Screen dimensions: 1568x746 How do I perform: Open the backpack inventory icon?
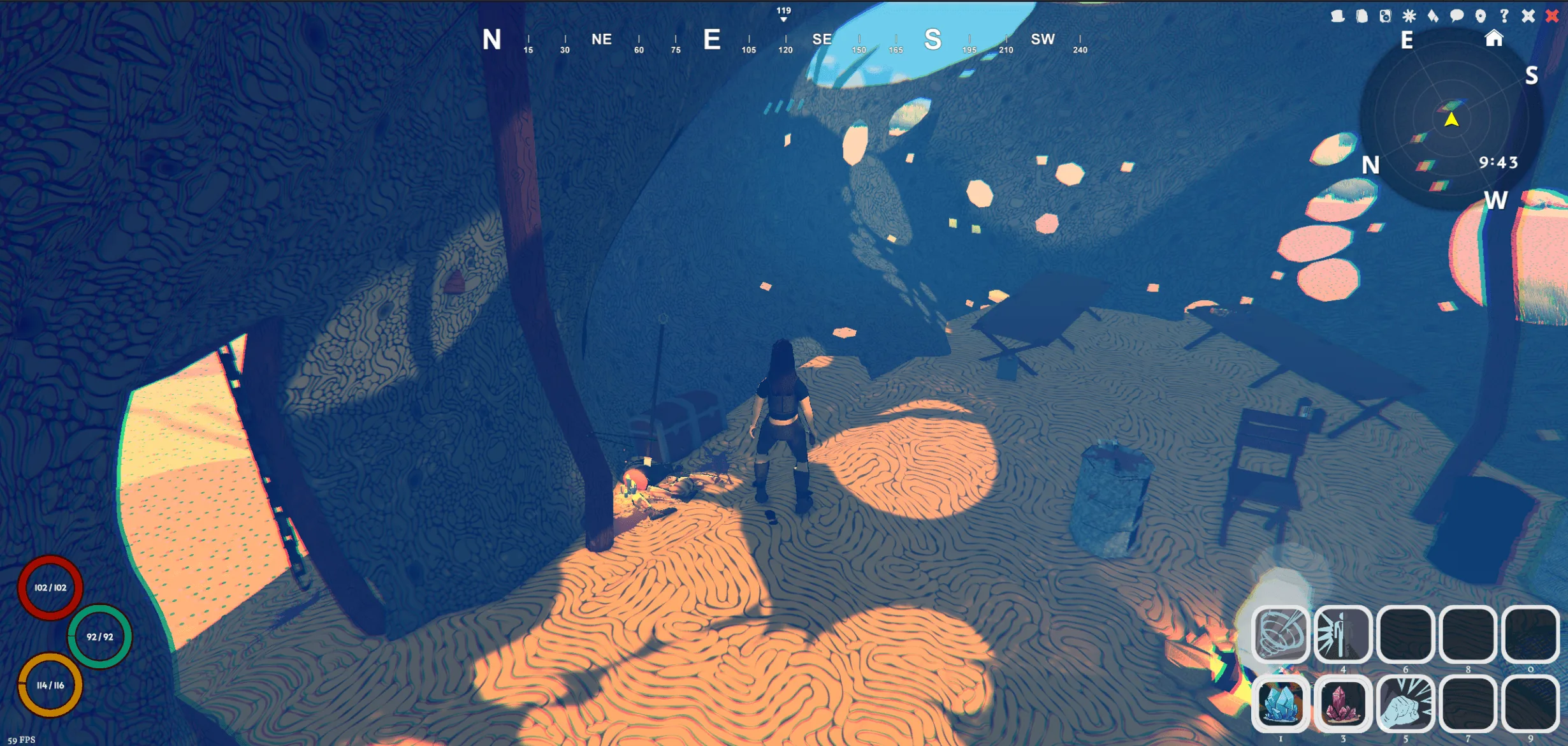point(1361,16)
